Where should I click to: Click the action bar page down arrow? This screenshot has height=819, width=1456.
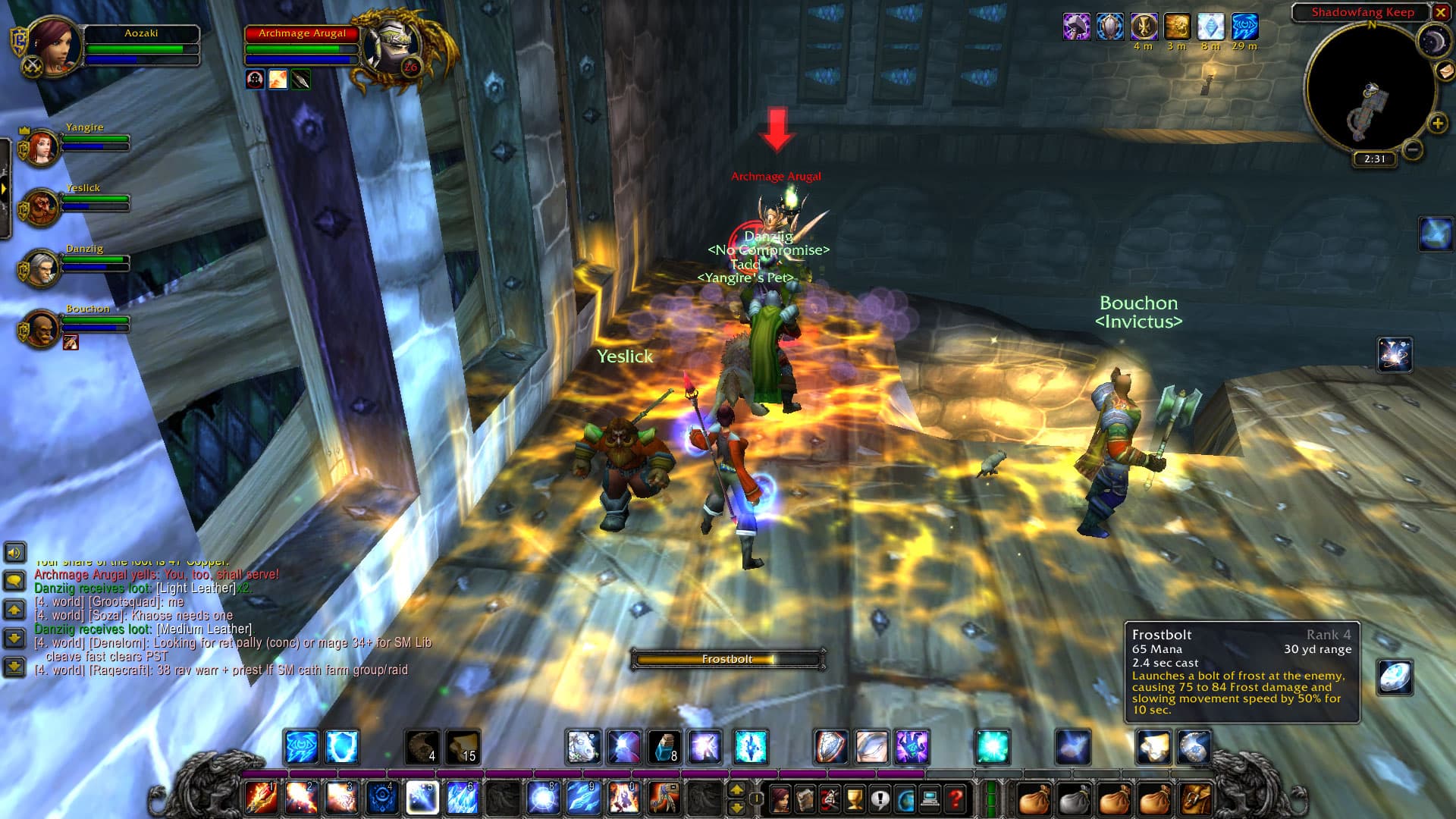coord(737,808)
